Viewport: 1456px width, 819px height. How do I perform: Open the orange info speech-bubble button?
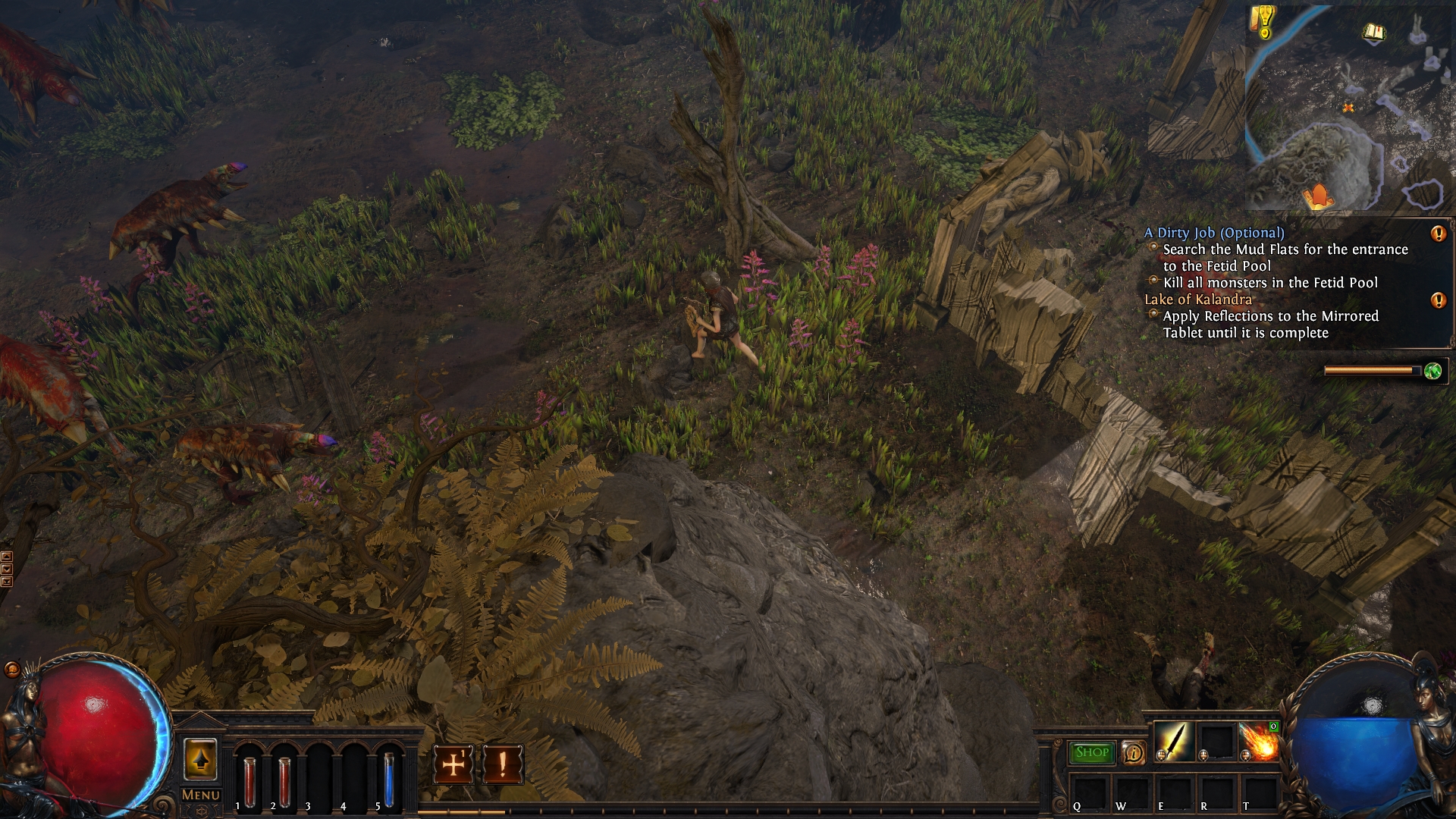pos(1134,753)
